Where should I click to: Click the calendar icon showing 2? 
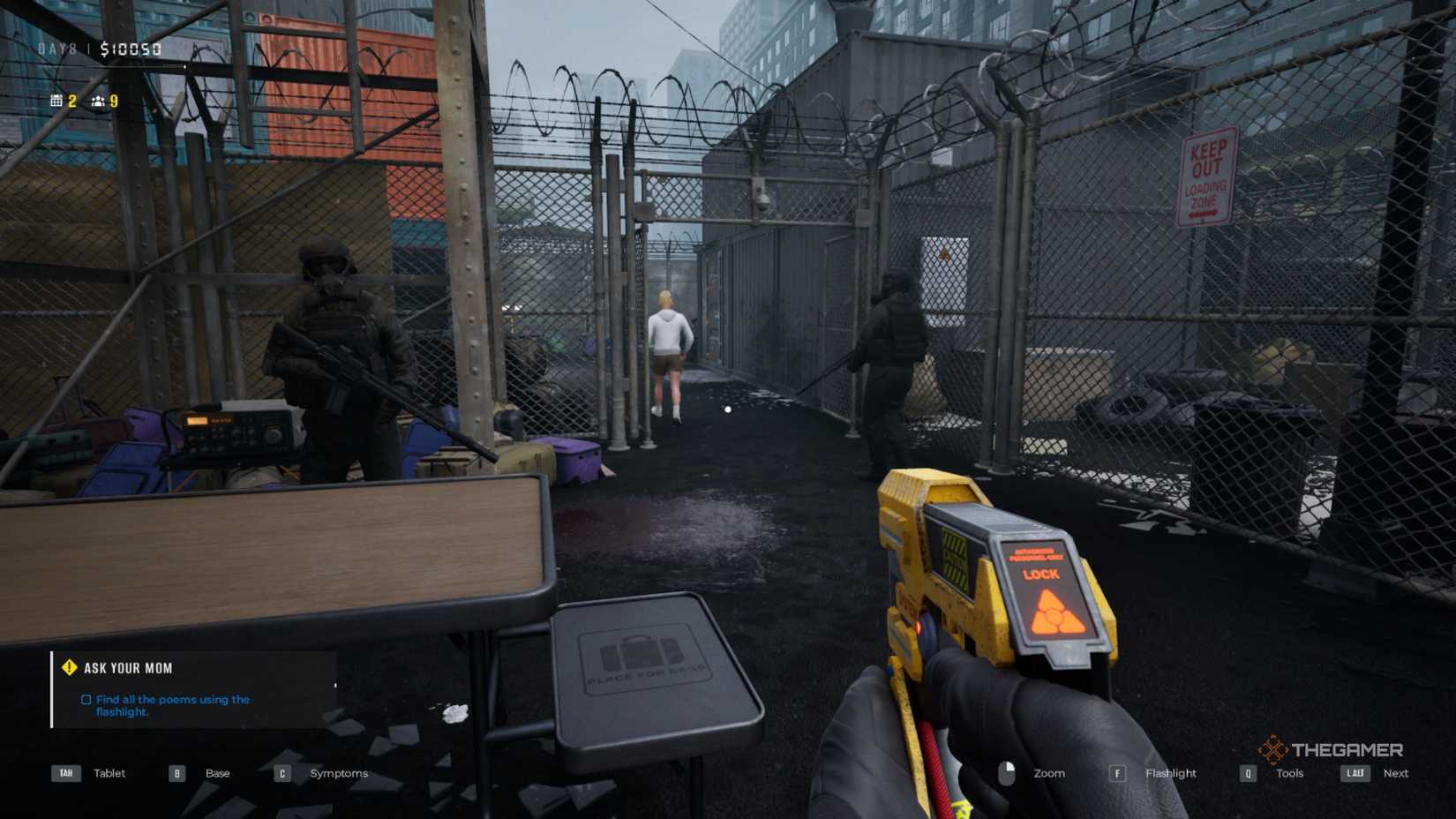point(55,101)
